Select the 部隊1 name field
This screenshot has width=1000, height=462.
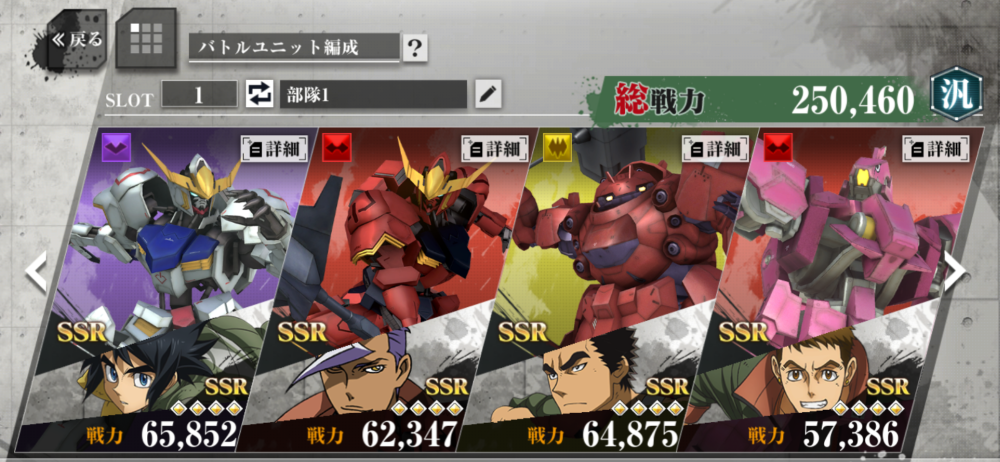[x=372, y=95]
